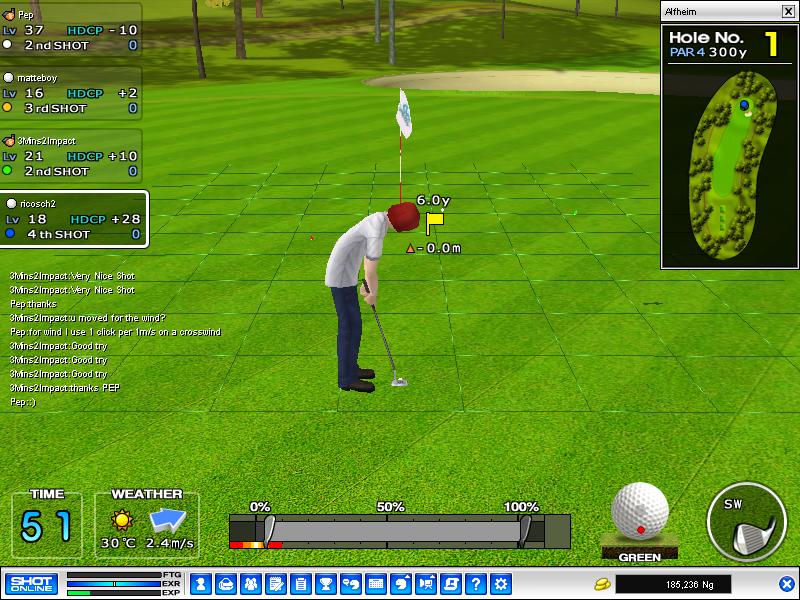Viewport: 800px width, 600px height.
Task: Click the shot power gauge bar
Action: point(400,530)
